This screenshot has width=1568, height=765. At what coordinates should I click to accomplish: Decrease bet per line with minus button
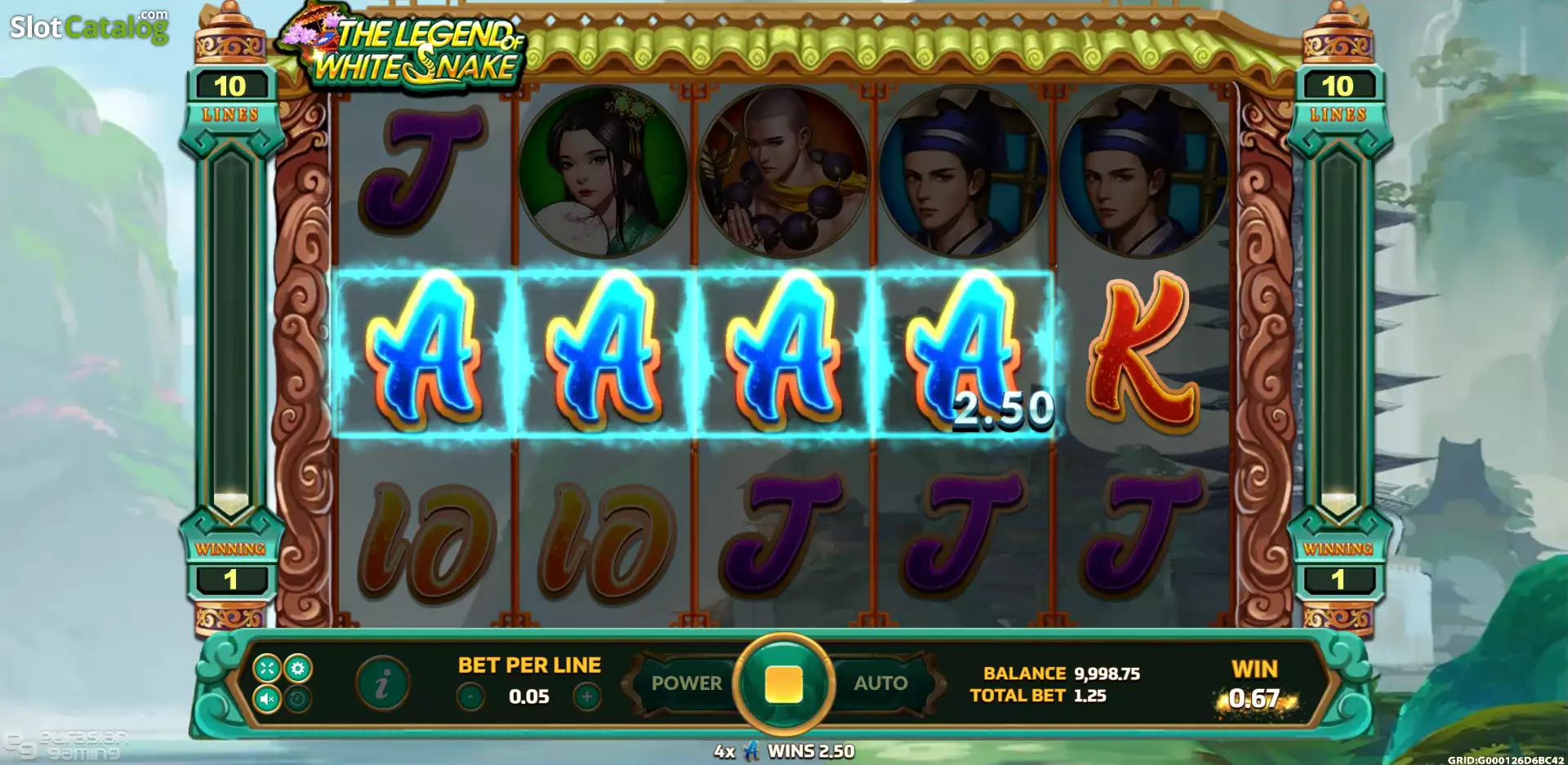point(470,698)
